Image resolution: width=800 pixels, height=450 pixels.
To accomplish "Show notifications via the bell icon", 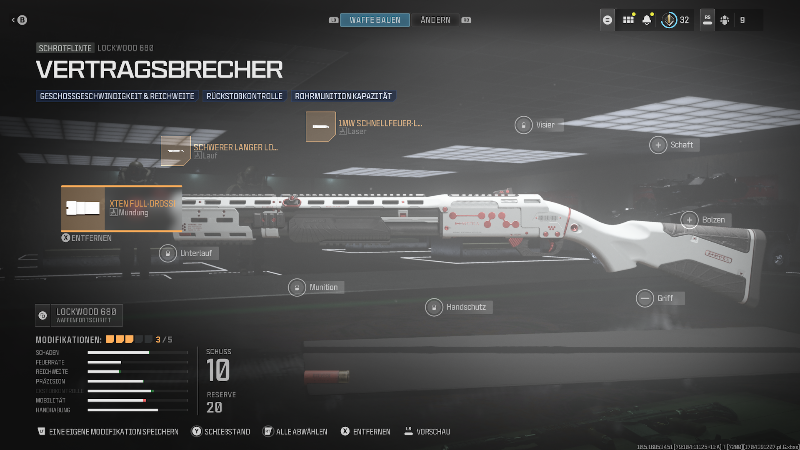I will point(647,19).
